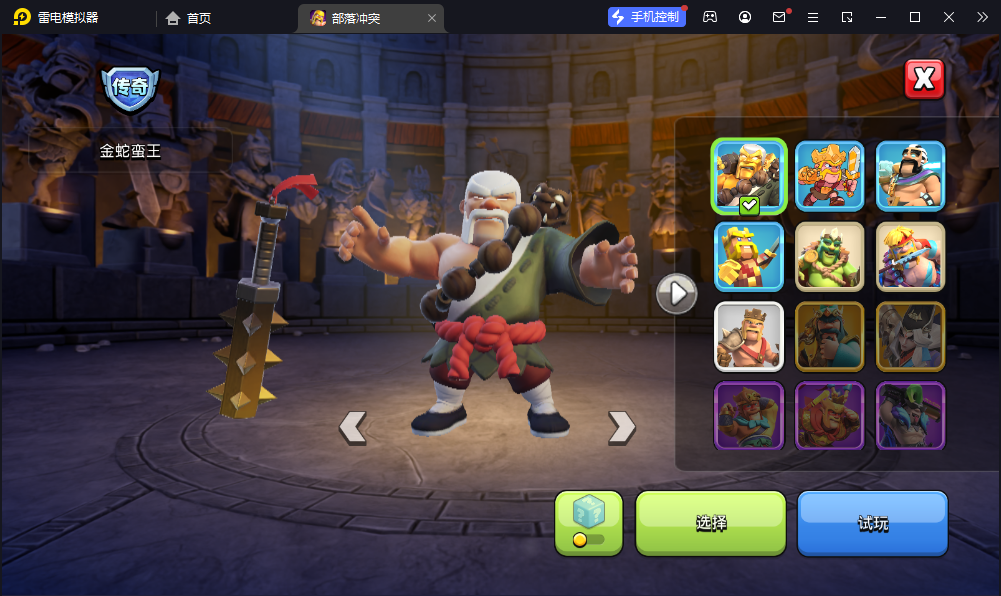Viewport: 1001px width, 596px height.
Task: Pick the locked white-haired skin with black hat
Action: point(911,336)
